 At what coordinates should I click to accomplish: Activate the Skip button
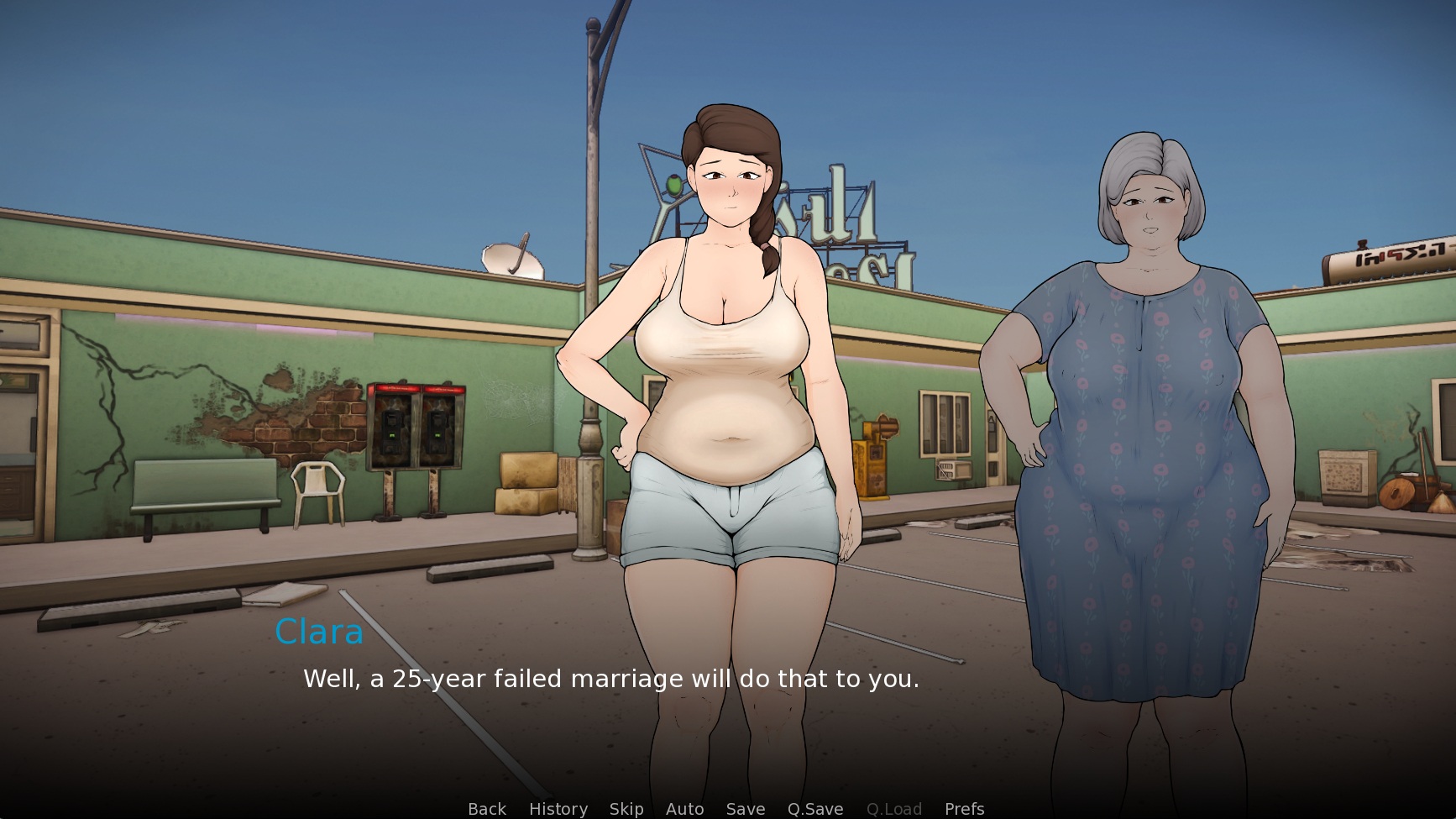[x=626, y=808]
